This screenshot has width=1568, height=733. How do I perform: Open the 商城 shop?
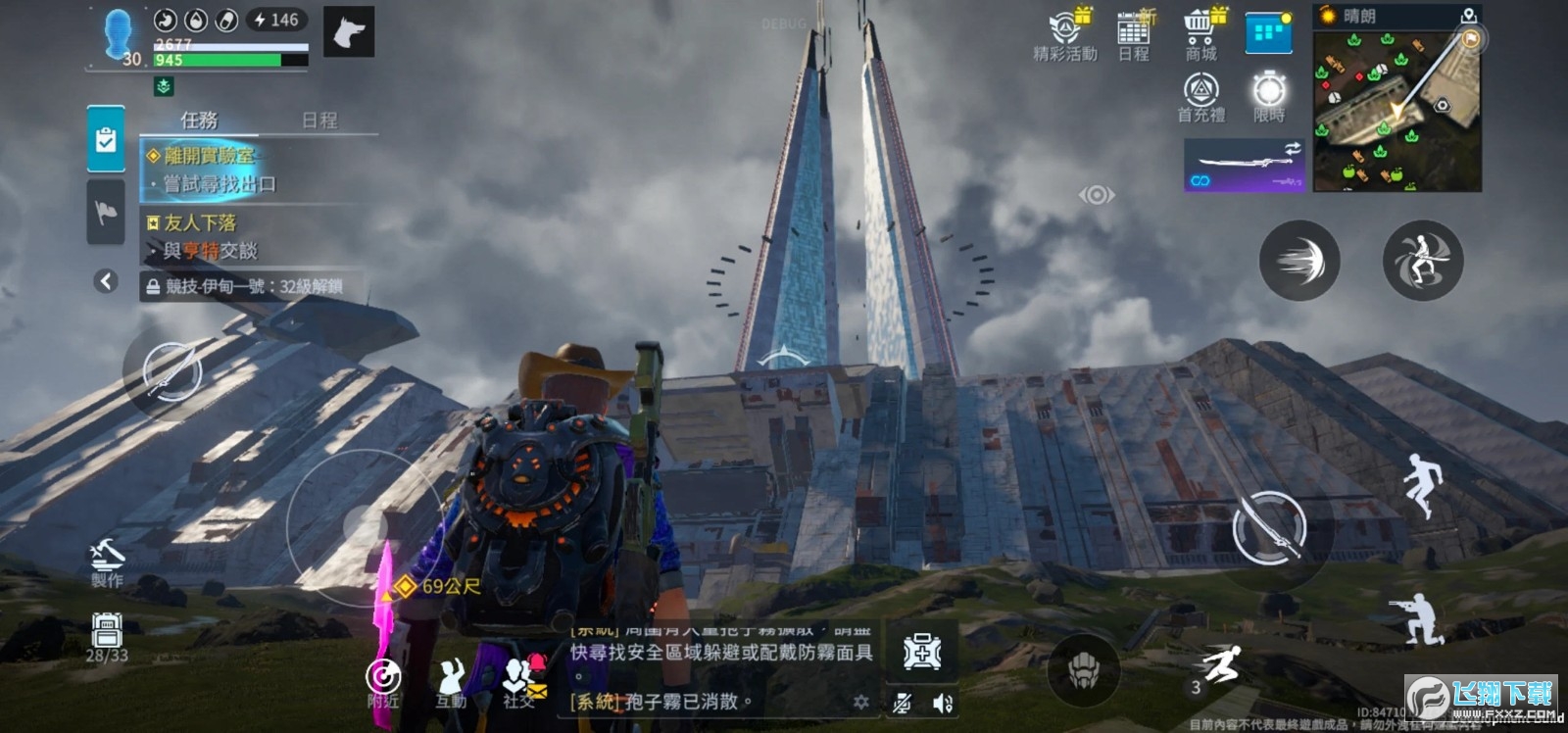tap(1200, 35)
